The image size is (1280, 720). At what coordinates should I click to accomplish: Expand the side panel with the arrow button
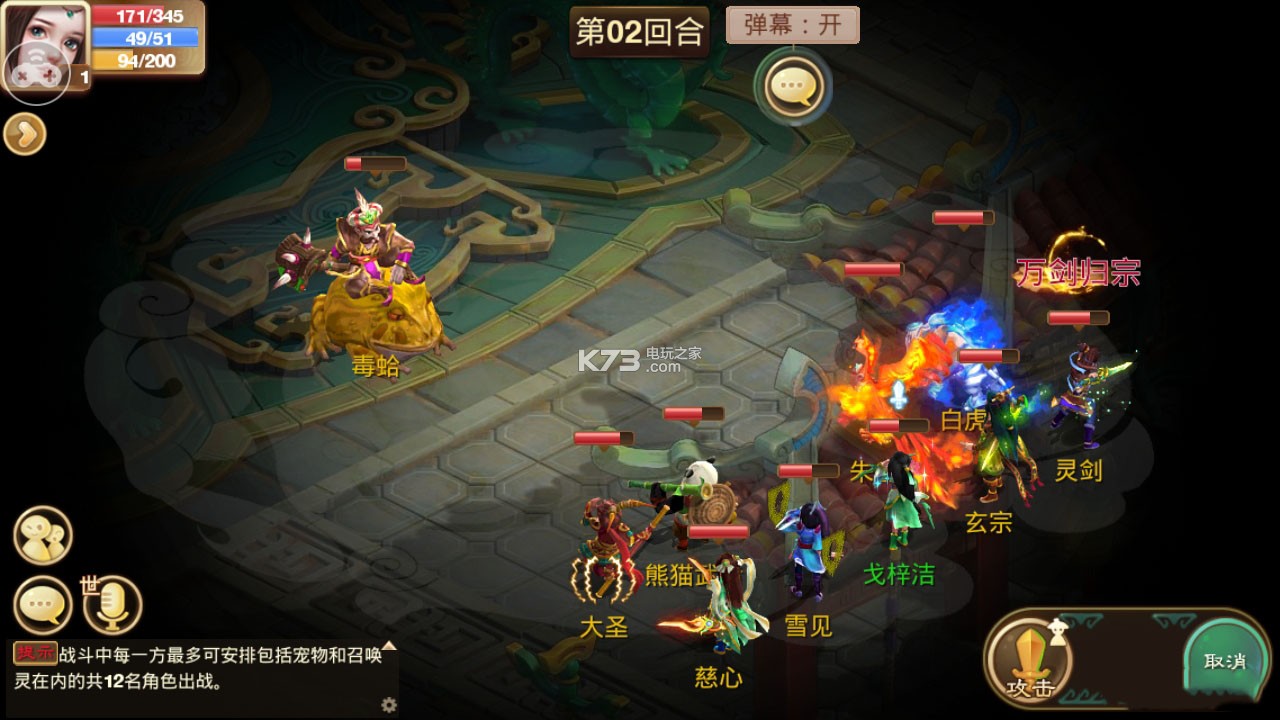(x=24, y=133)
